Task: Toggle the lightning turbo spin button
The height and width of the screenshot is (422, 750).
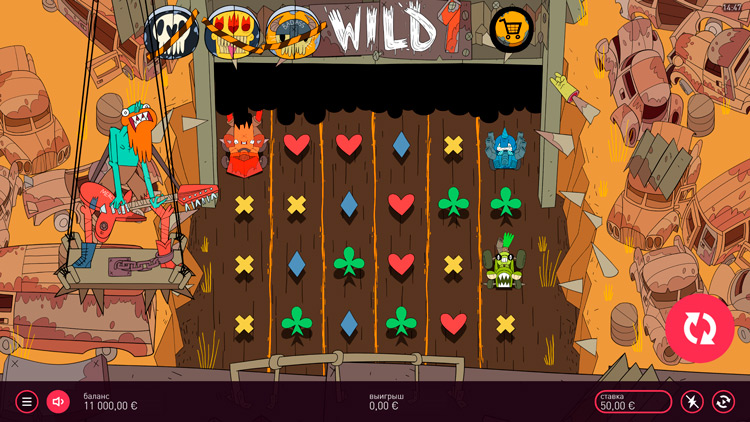Action: tap(692, 402)
